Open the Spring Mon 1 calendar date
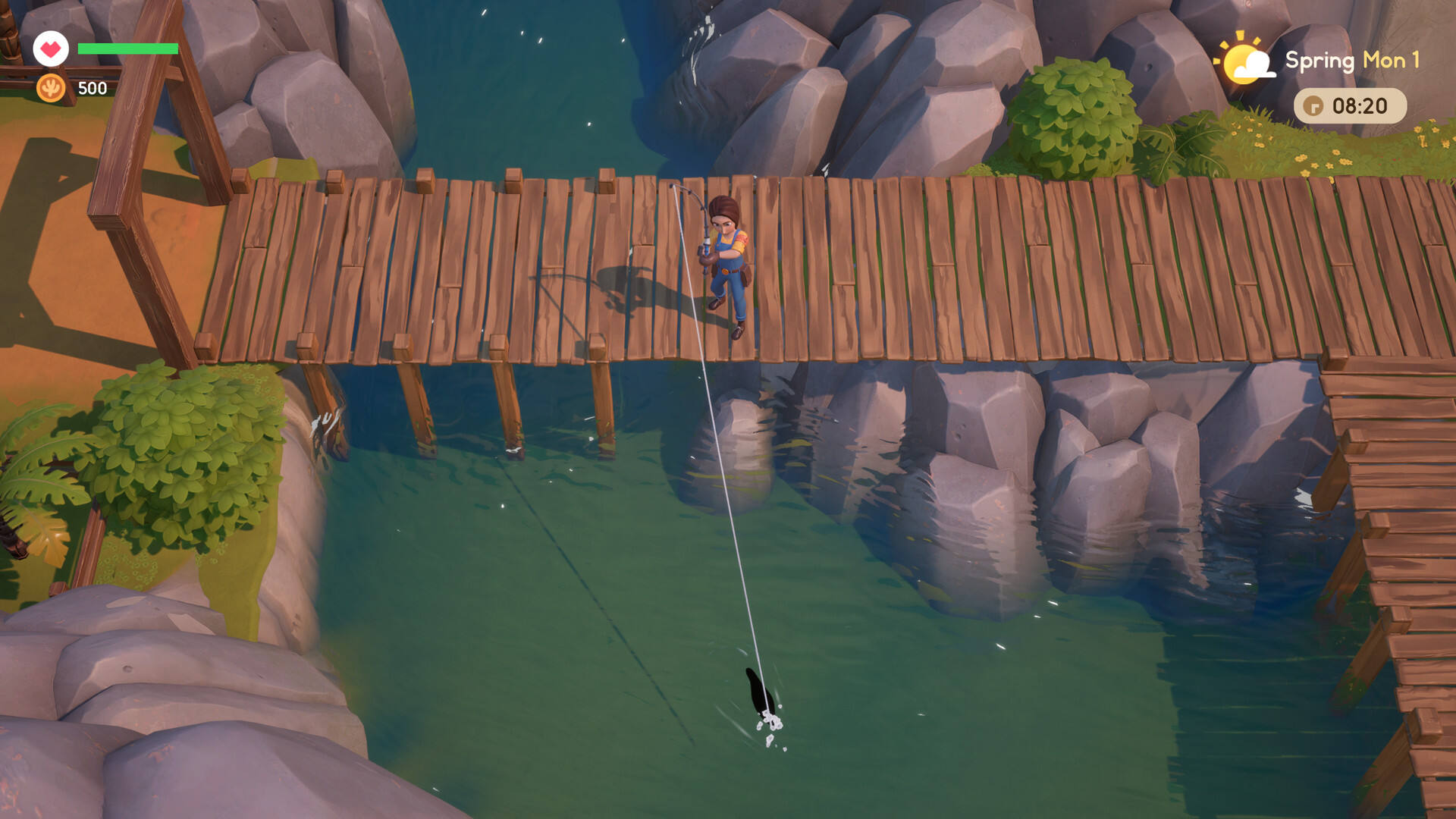 [1352, 61]
